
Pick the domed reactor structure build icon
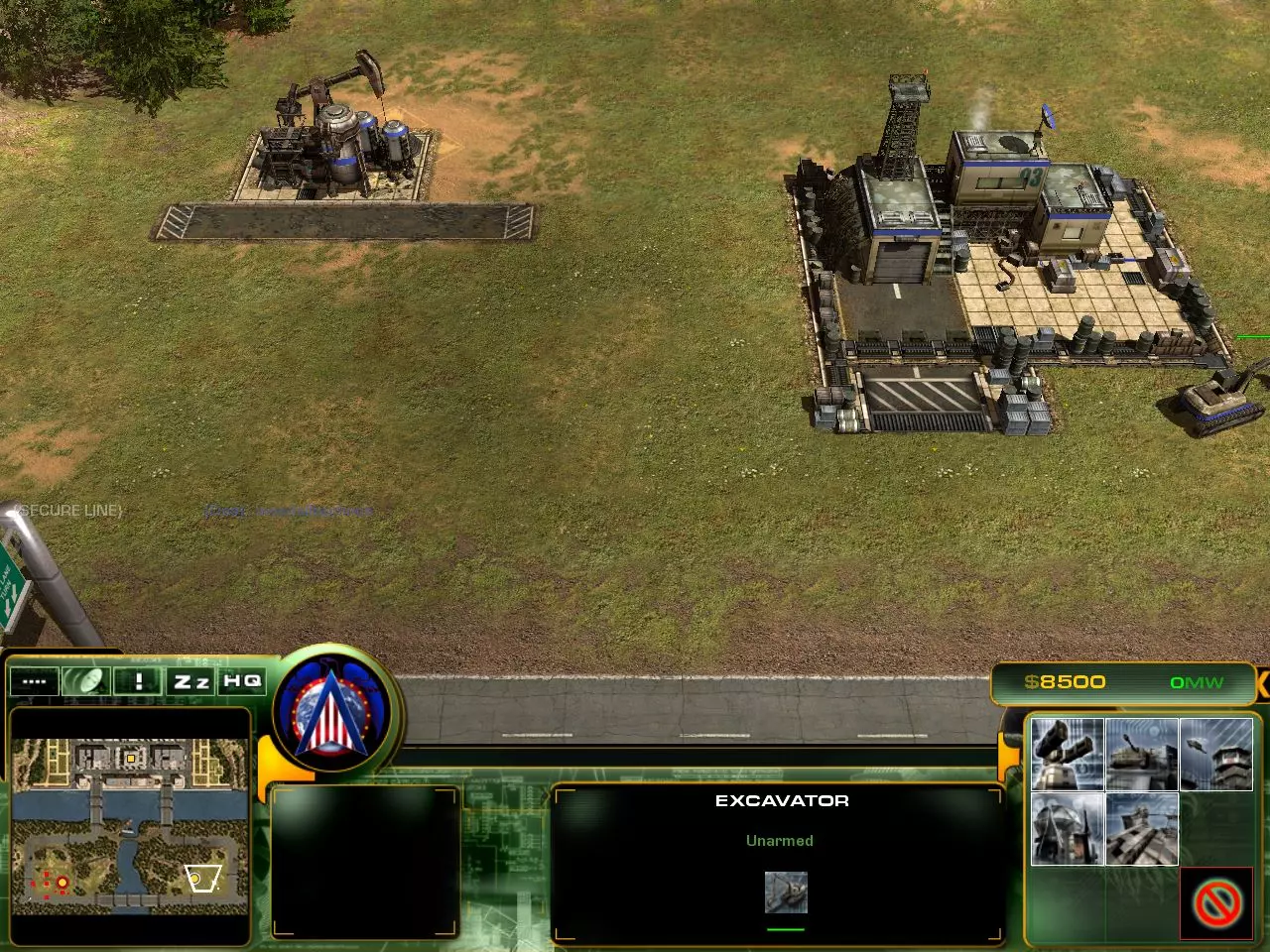1067,829
